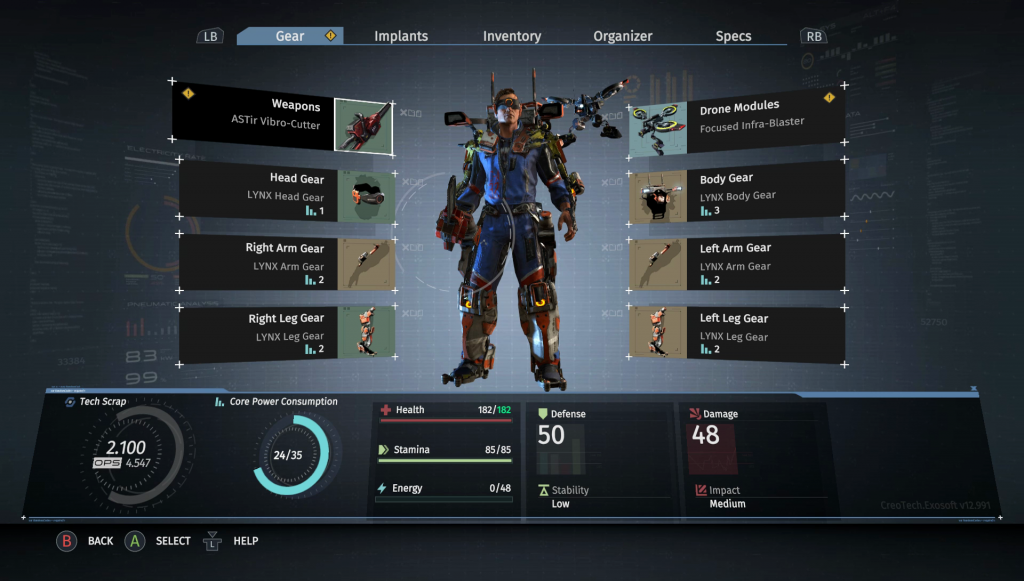Open the Implants tab
The image size is (1024, 581).
click(401, 36)
